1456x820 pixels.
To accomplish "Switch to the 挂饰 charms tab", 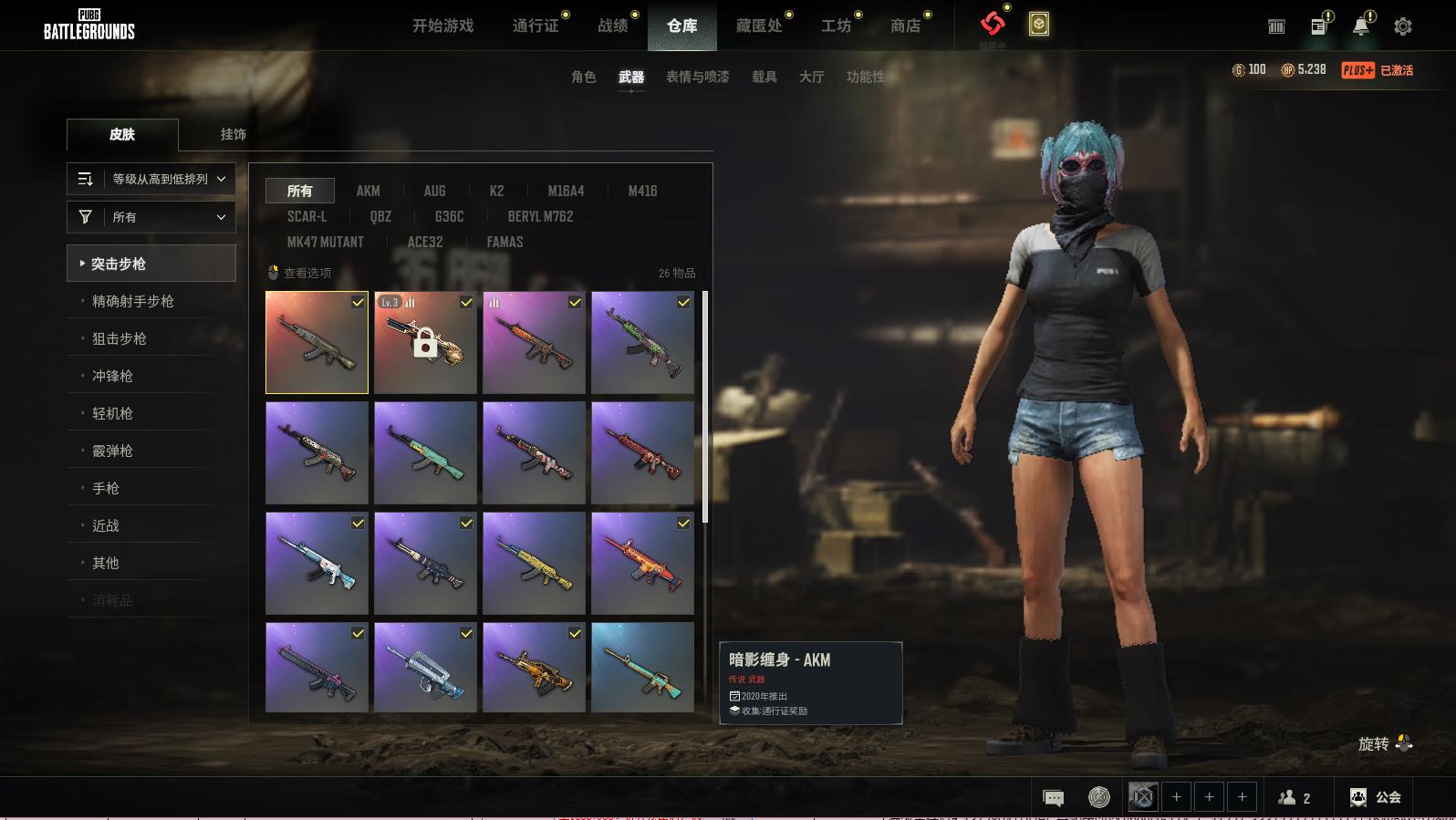I will point(233,134).
